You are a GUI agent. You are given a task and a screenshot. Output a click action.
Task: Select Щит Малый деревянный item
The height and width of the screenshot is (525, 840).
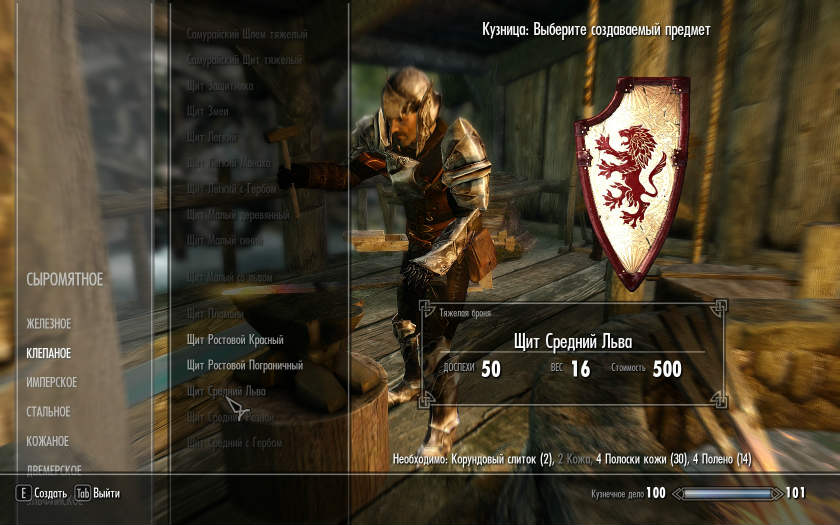point(238,214)
